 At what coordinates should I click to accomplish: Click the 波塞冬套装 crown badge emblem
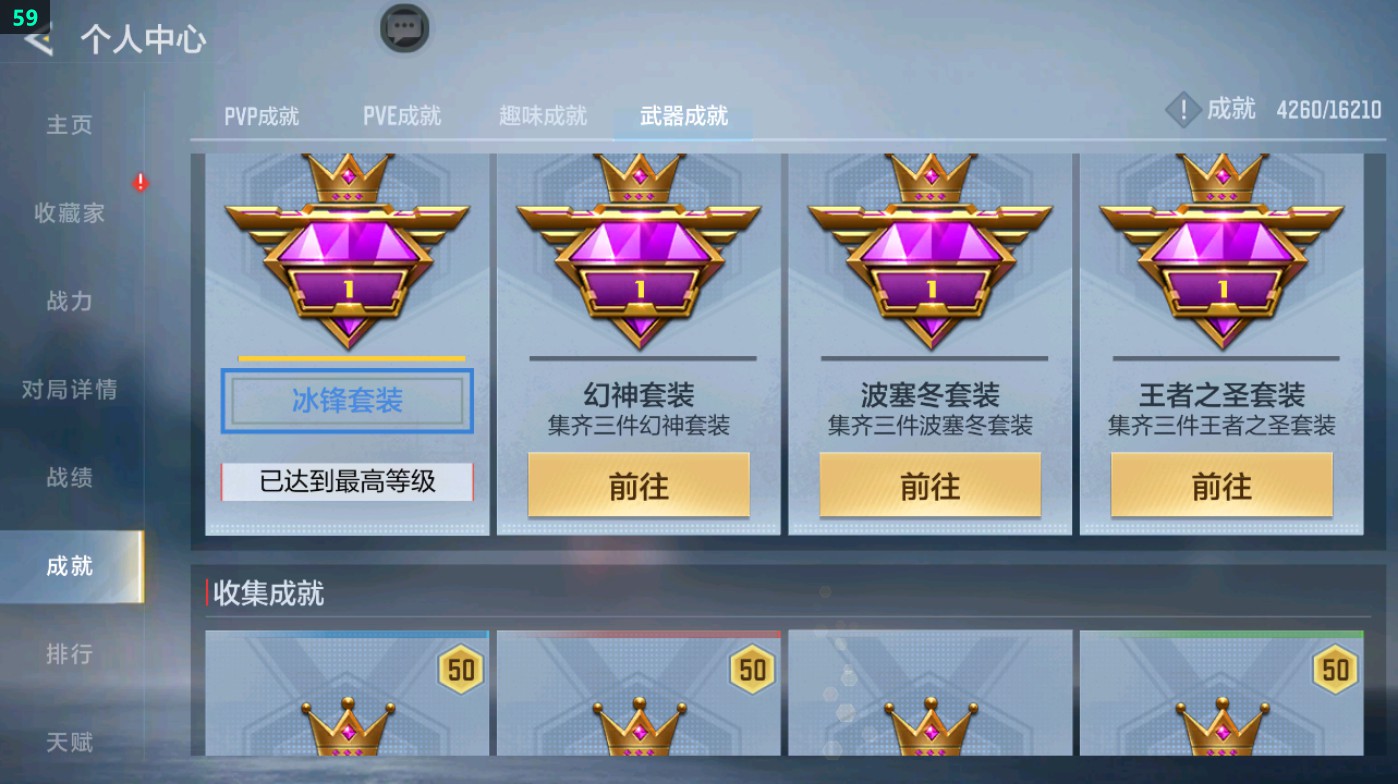point(928,250)
